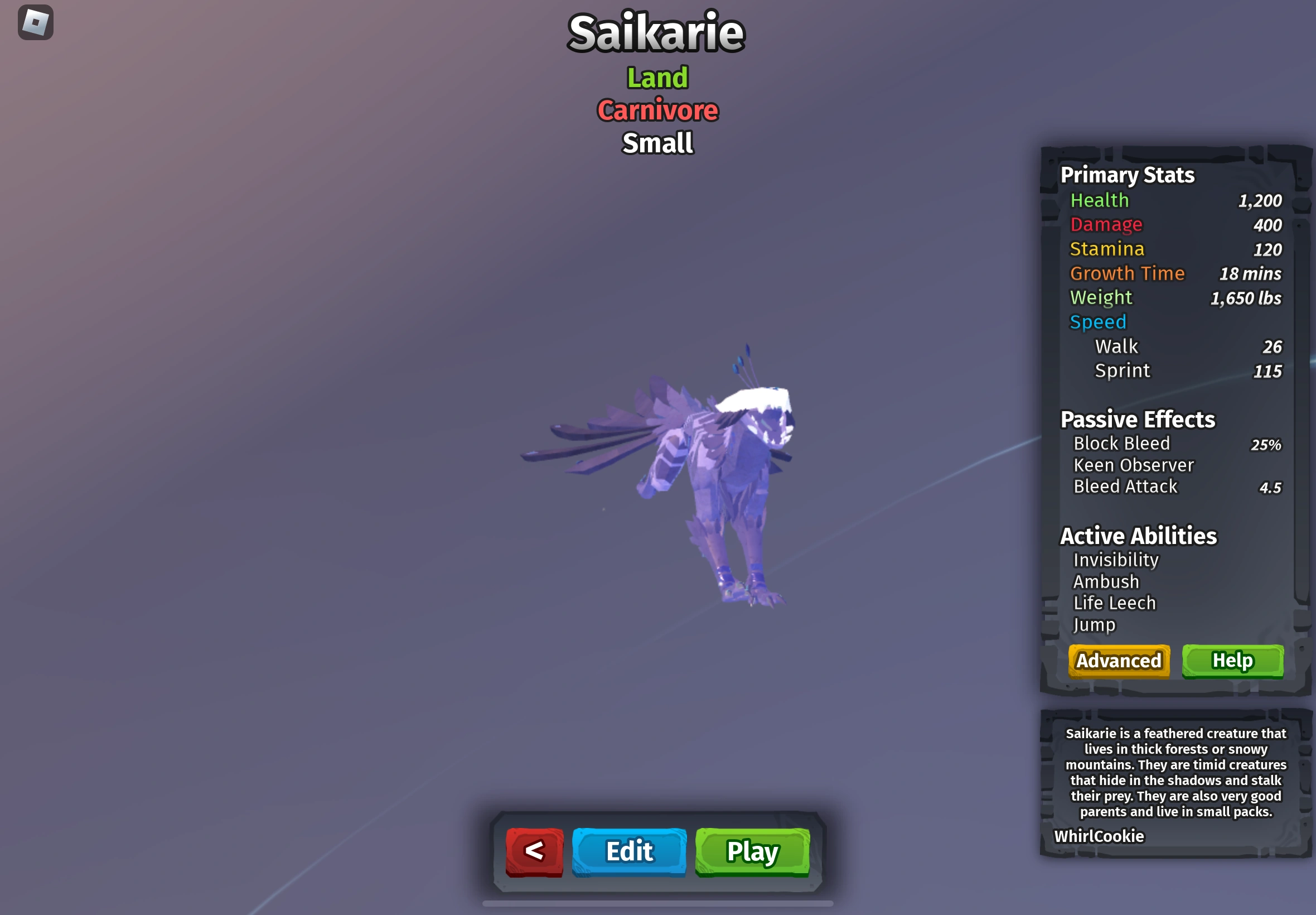Open the Roblox menu icon

(x=36, y=22)
